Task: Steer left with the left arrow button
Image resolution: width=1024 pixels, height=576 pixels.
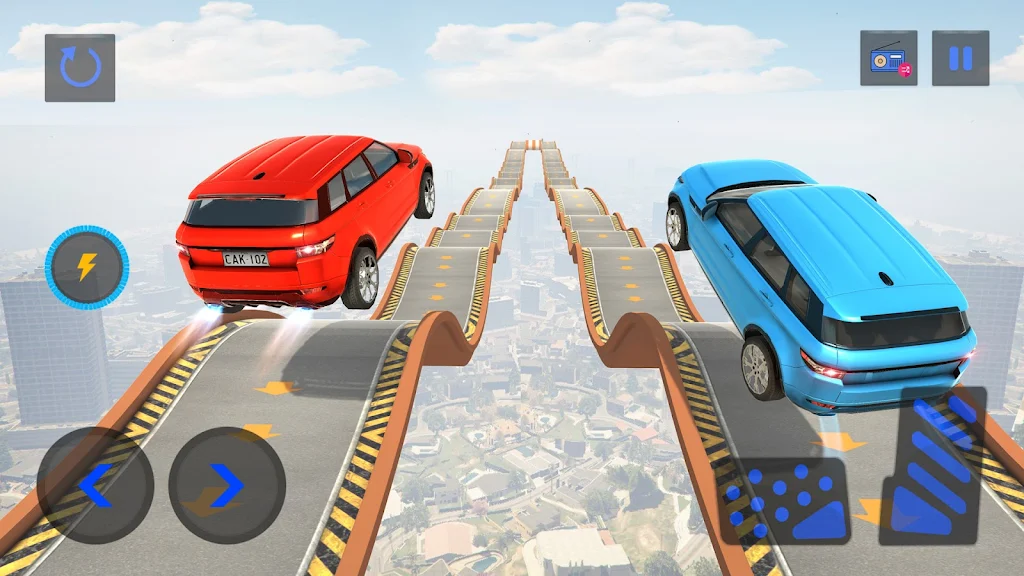Action: pos(96,486)
